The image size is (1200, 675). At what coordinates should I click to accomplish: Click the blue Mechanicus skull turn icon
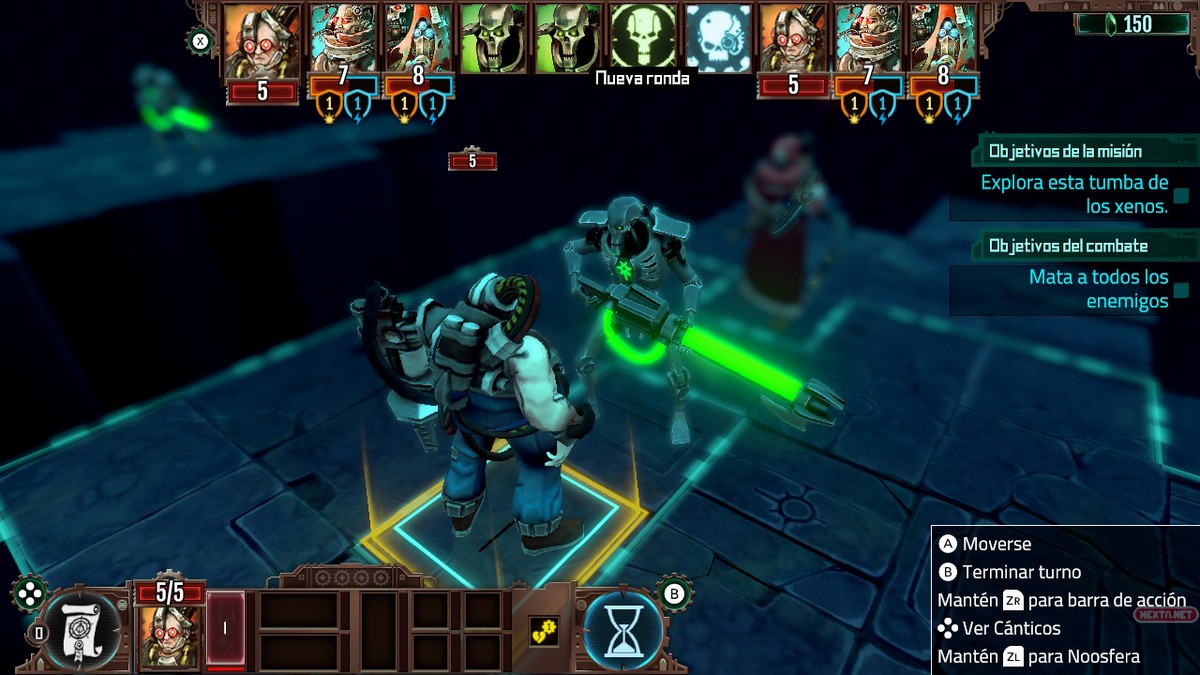pos(718,38)
